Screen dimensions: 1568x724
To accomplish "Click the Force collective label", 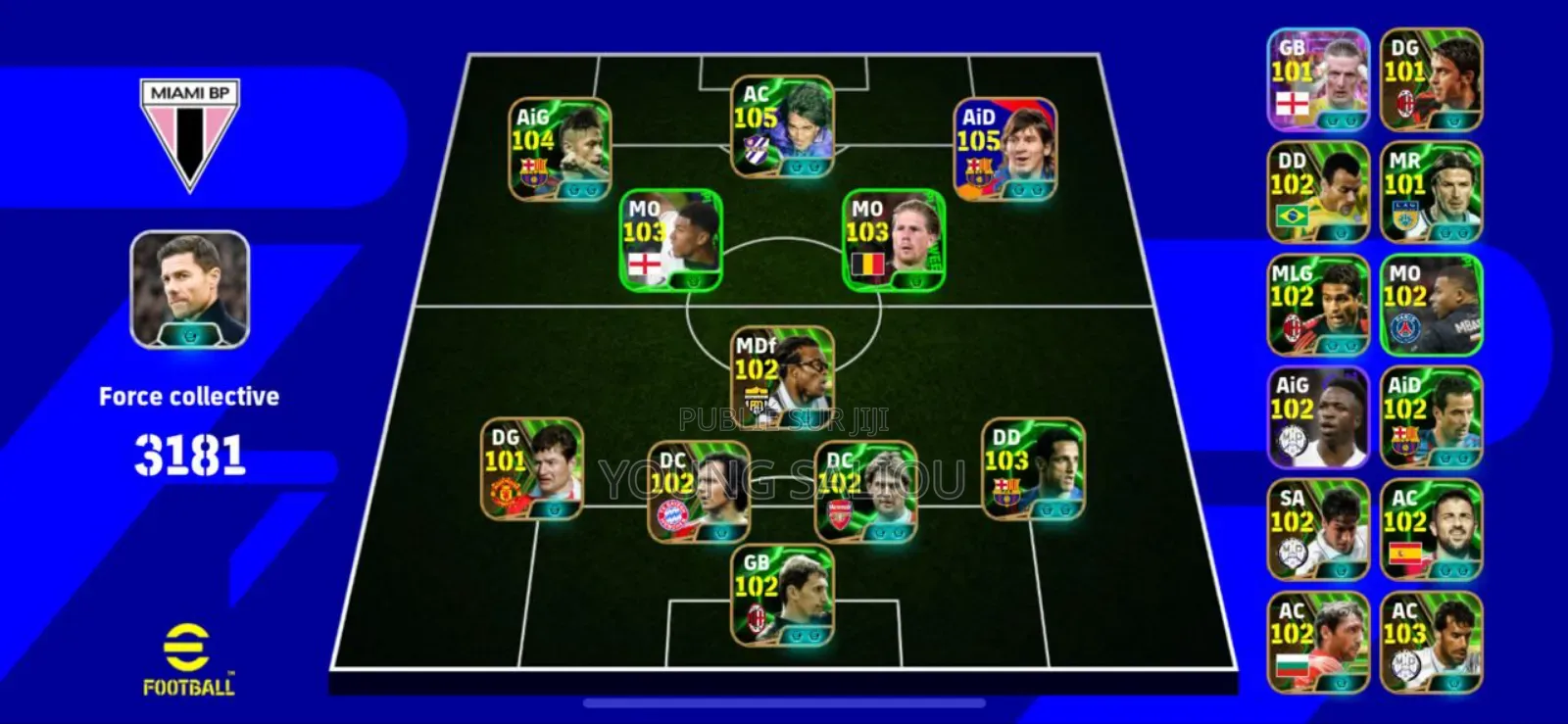I will tap(188, 396).
